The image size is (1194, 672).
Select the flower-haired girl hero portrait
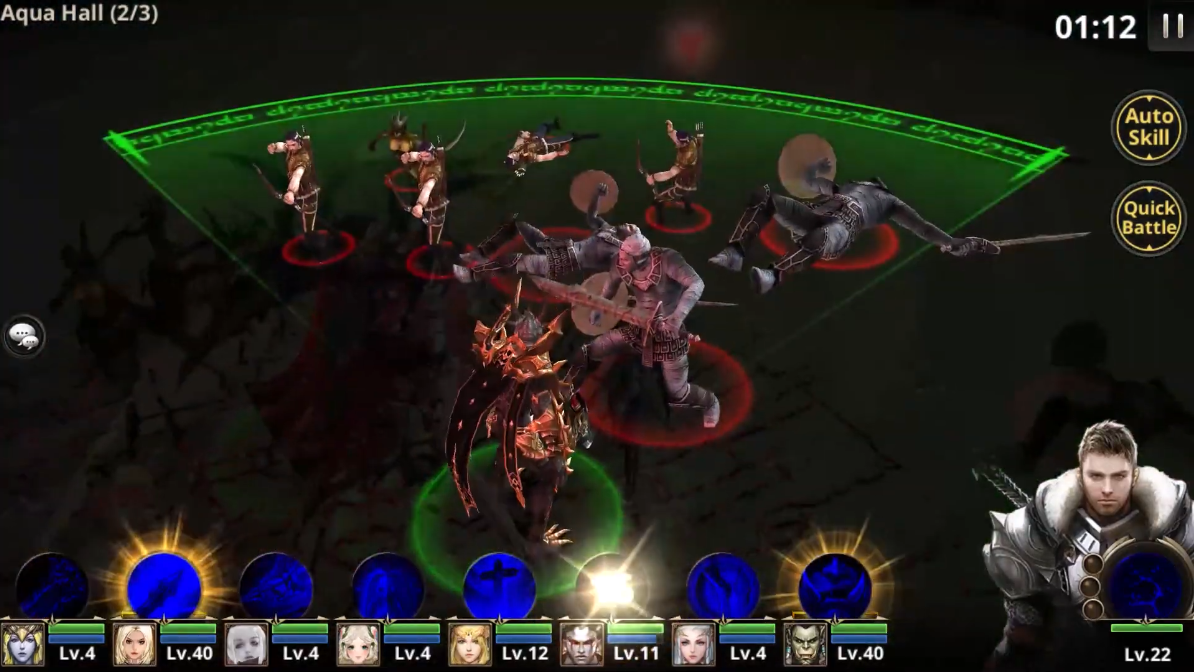(358, 645)
